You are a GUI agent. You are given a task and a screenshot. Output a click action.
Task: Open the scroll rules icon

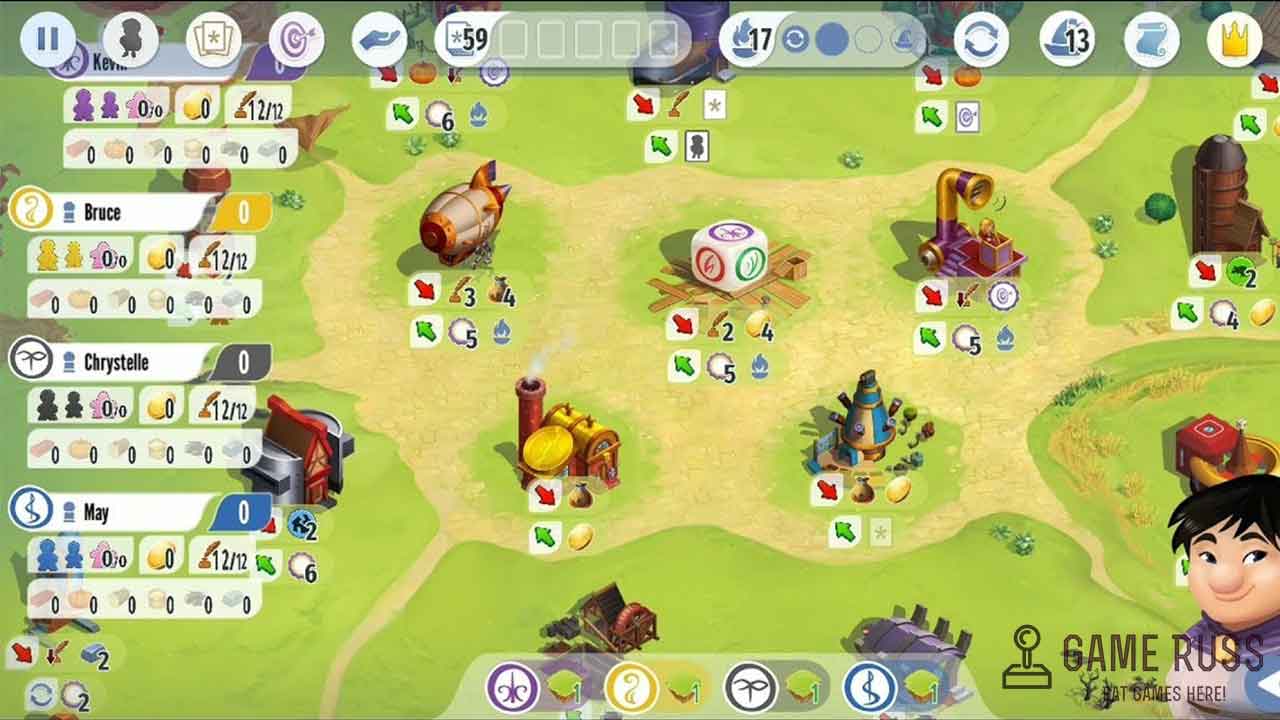click(1151, 40)
